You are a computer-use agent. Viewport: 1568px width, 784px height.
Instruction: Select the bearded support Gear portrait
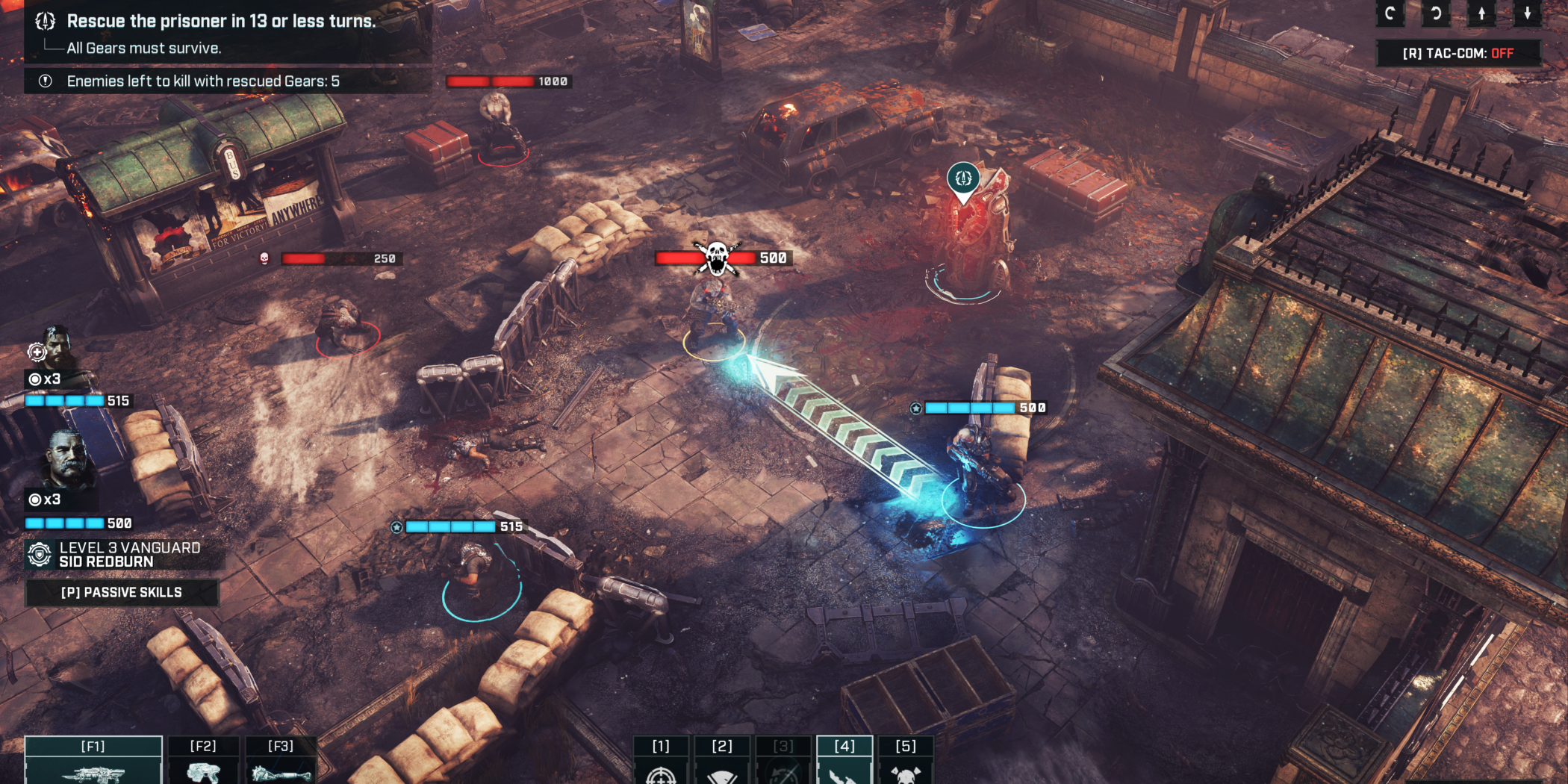[56, 347]
